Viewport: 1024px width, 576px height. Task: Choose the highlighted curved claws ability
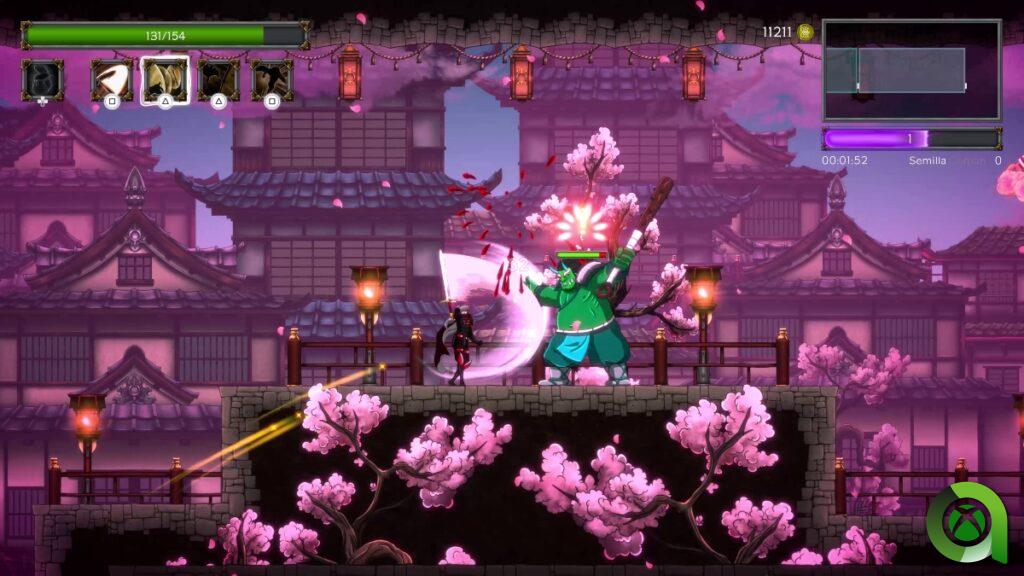[165, 79]
